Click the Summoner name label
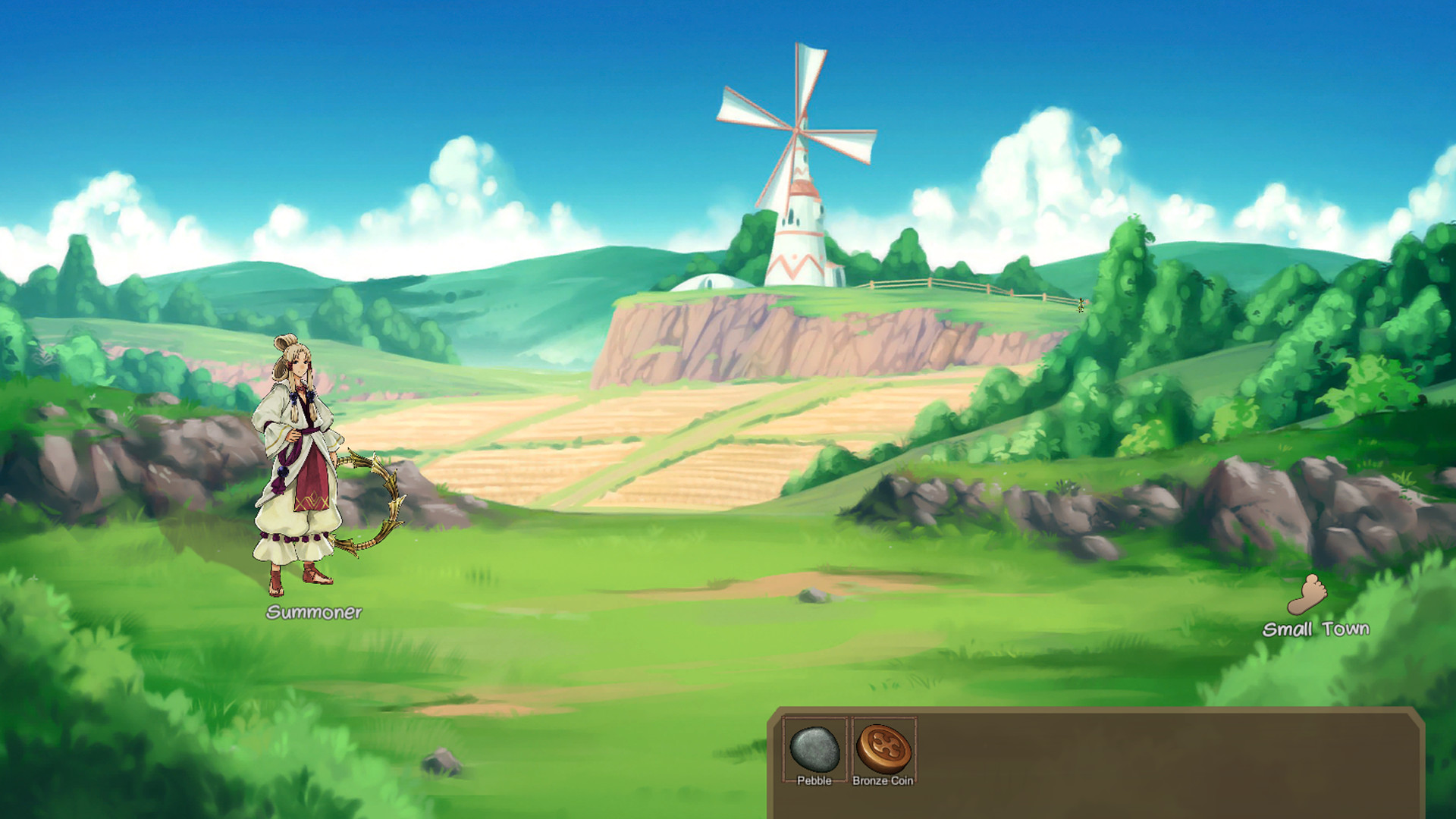 coord(315,613)
